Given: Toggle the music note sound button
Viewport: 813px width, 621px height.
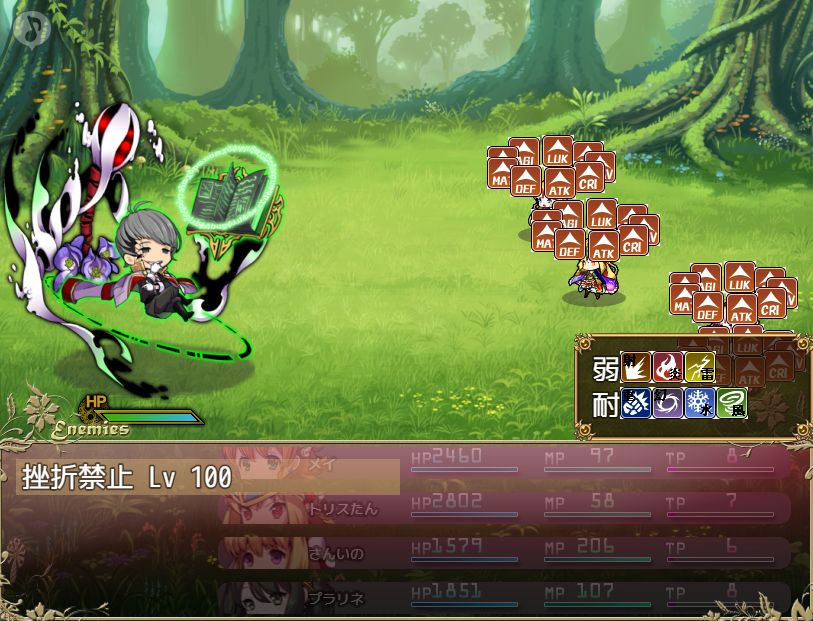Looking at the screenshot, I should (32, 27).
